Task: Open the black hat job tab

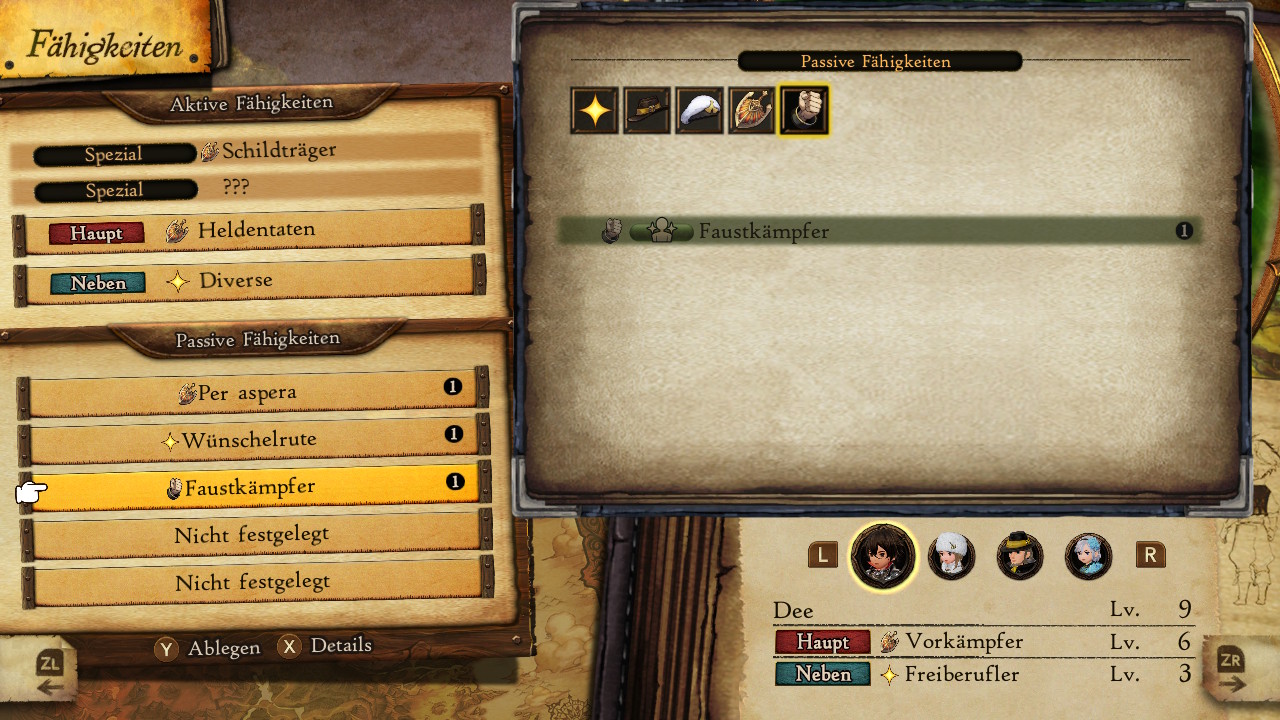Action: click(x=647, y=110)
